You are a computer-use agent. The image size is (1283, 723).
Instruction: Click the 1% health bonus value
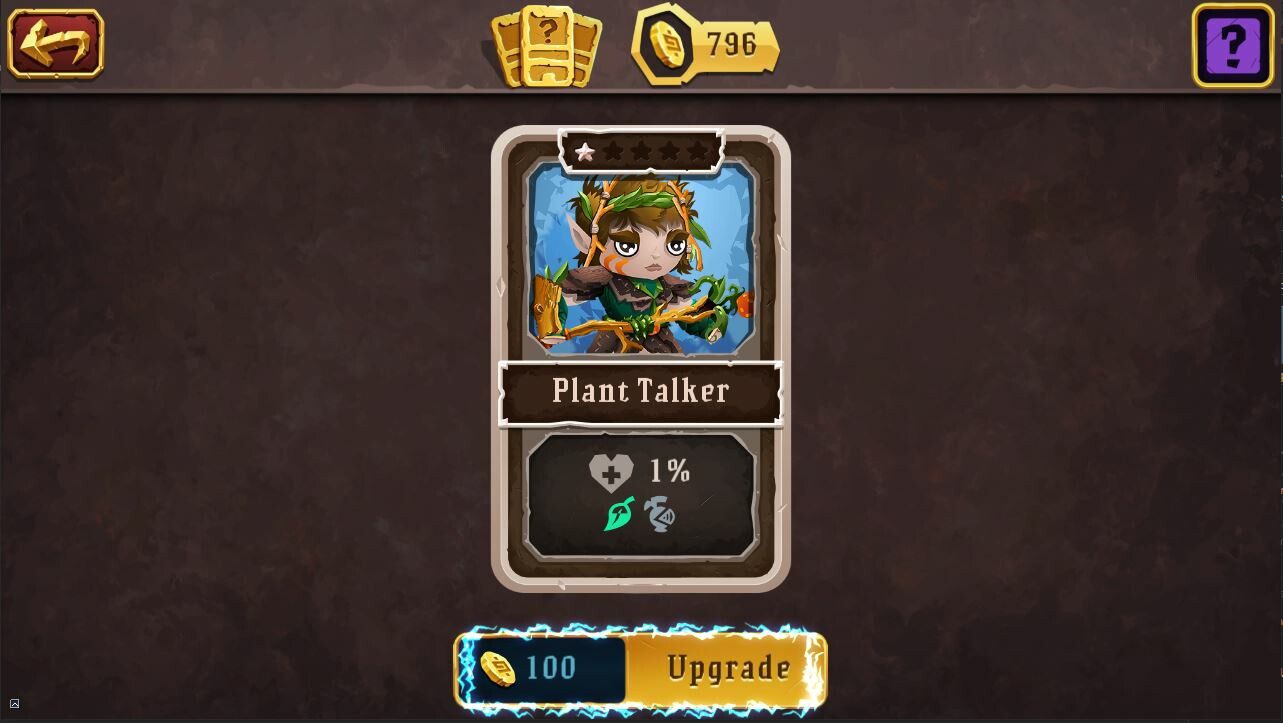point(673,470)
